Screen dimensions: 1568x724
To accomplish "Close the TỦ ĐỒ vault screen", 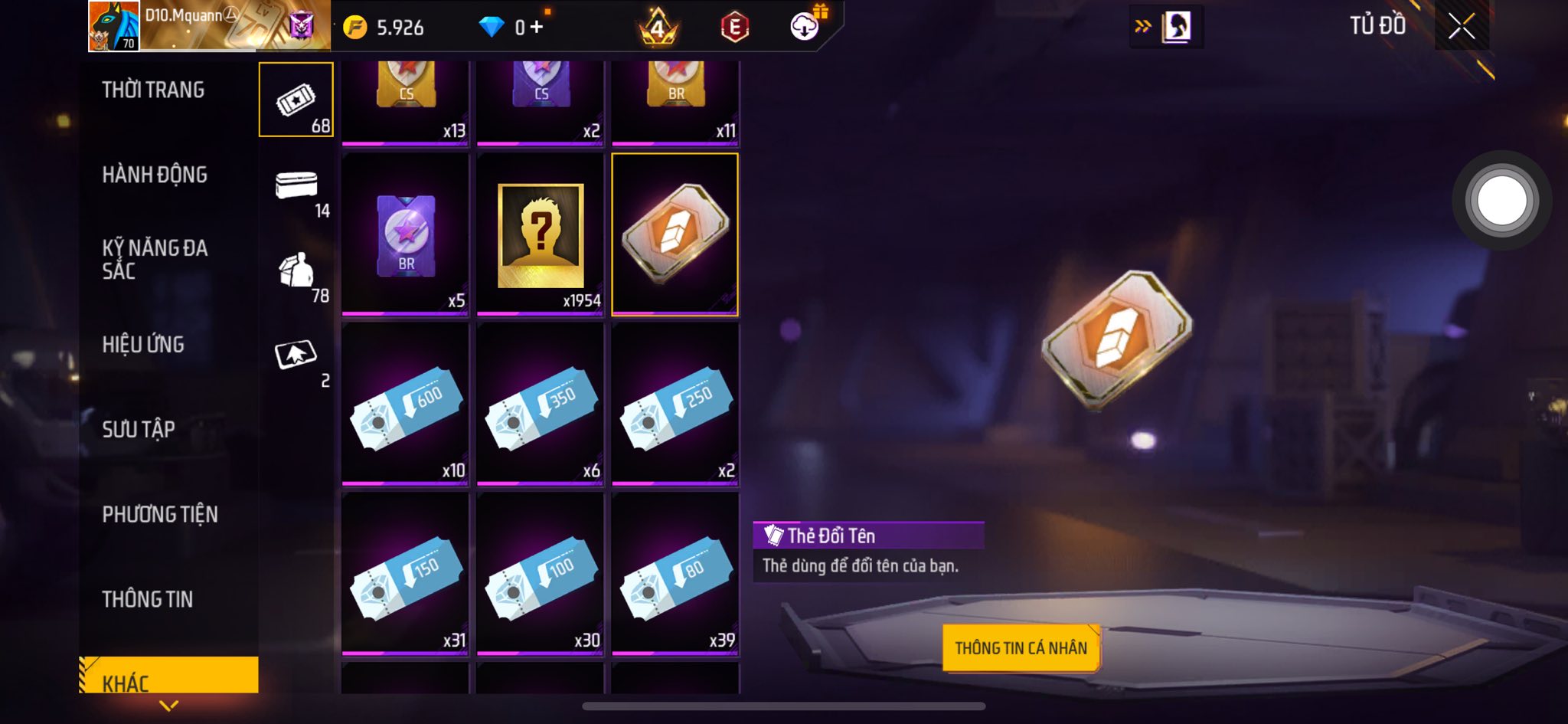I will [x=1461, y=27].
